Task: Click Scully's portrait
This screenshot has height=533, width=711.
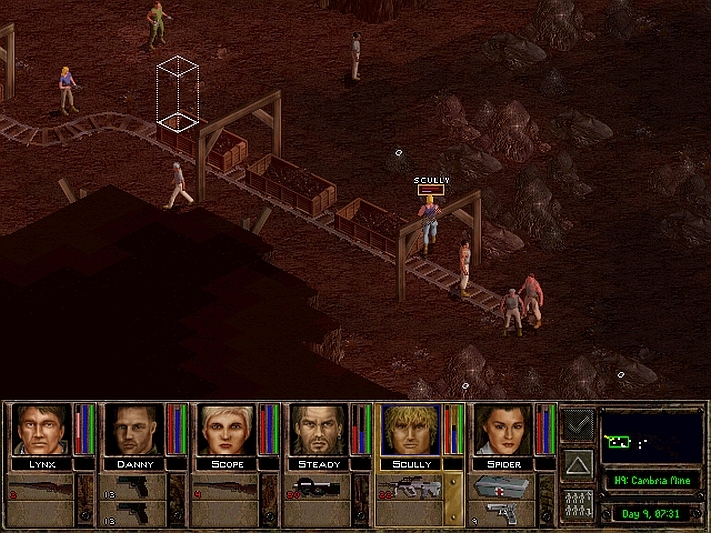Action: tap(410, 430)
